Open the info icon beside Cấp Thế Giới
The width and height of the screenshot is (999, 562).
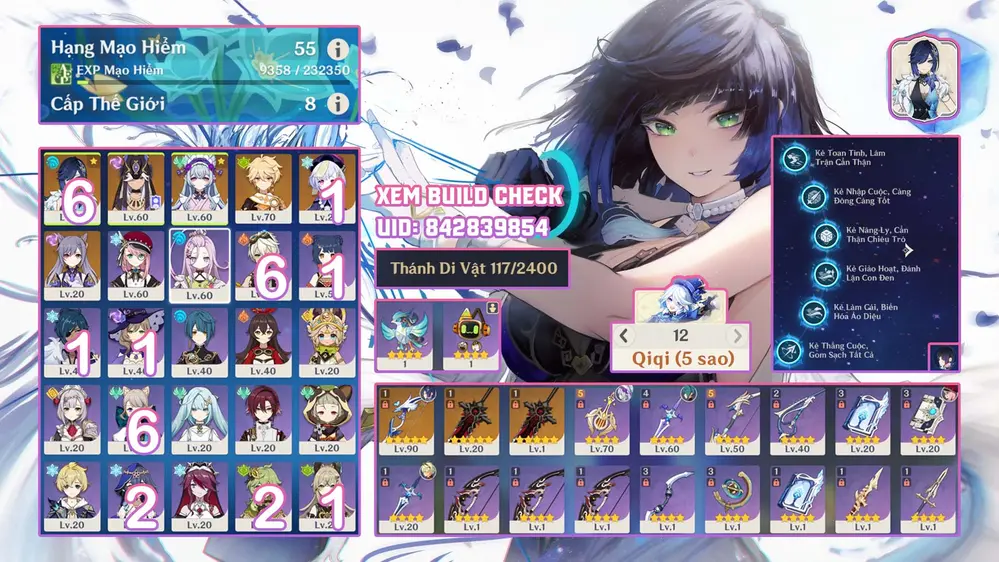338,103
